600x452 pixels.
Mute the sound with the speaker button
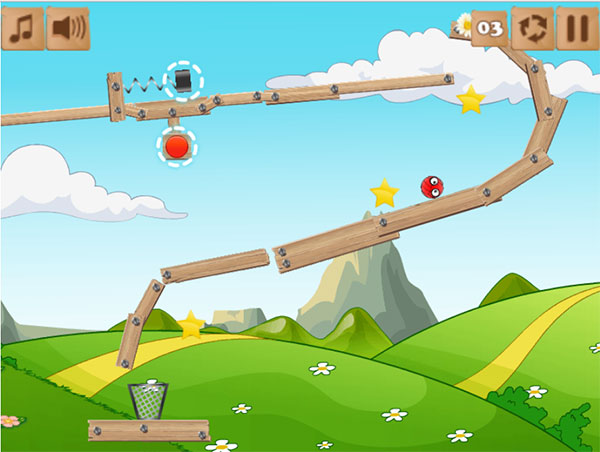[x=67, y=28]
